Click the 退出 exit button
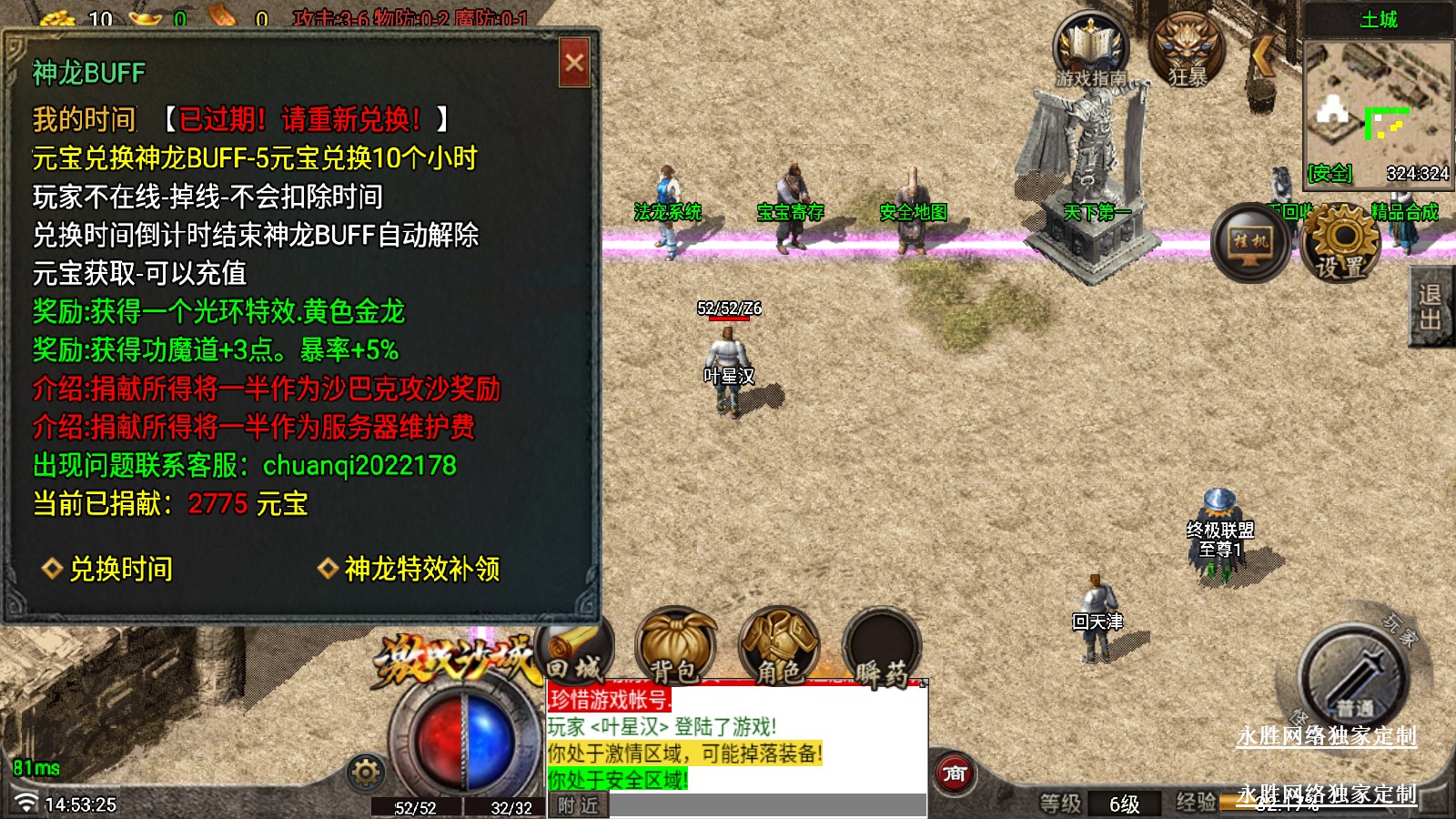Image resolution: width=1456 pixels, height=819 pixels. click(1430, 308)
